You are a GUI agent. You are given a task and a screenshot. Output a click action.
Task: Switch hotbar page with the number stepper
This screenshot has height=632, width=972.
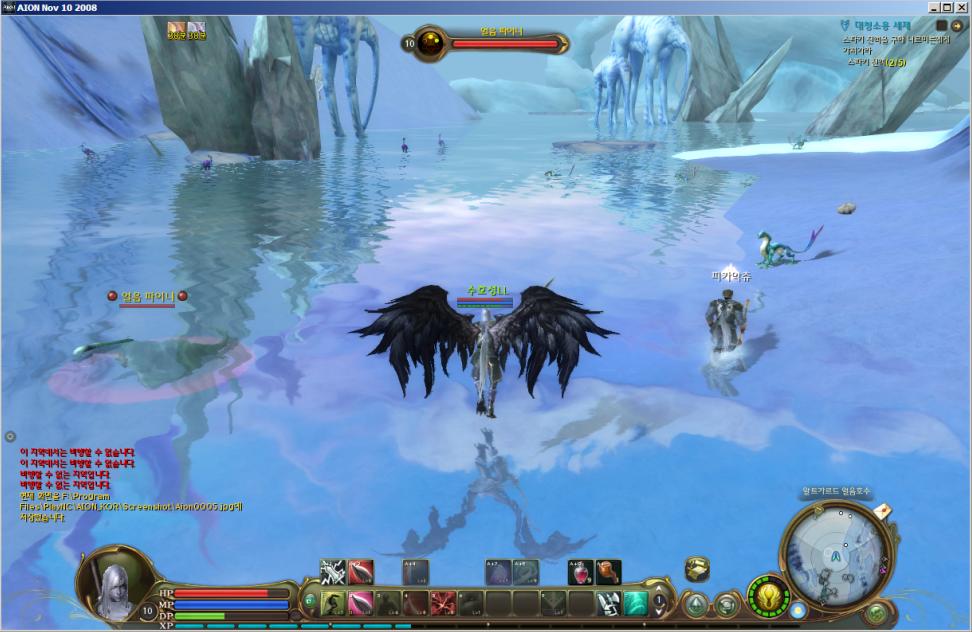point(660,602)
